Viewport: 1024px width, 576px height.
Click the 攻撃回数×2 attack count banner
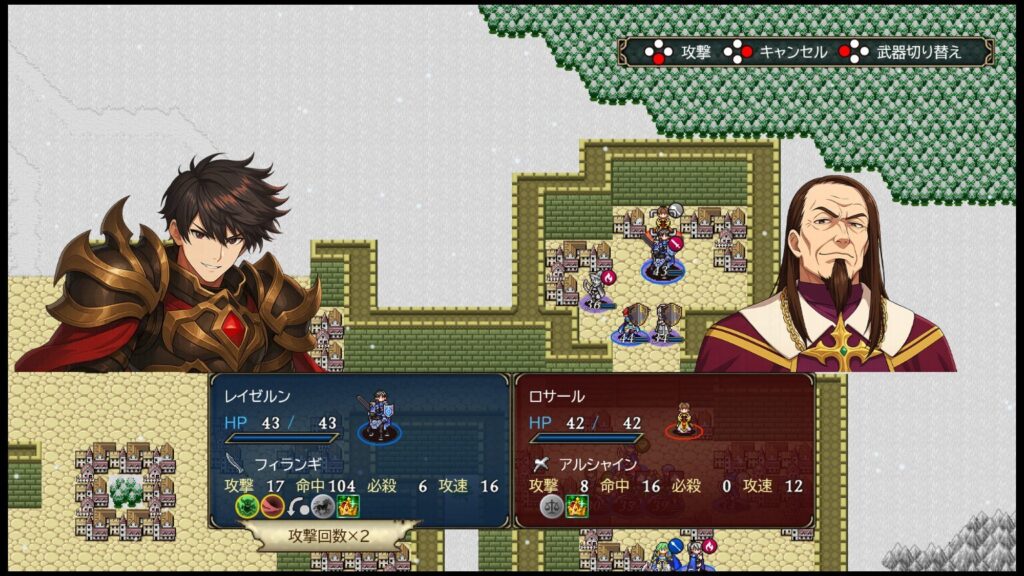pyautogui.click(x=329, y=536)
